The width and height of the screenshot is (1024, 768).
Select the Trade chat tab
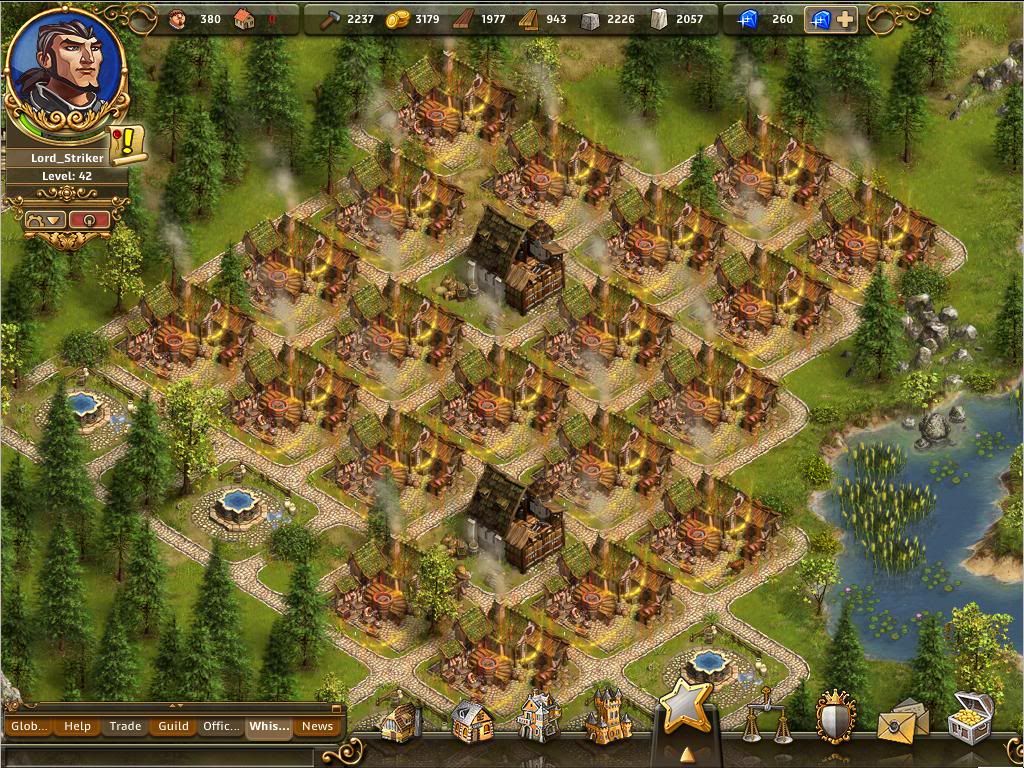tap(125, 726)
